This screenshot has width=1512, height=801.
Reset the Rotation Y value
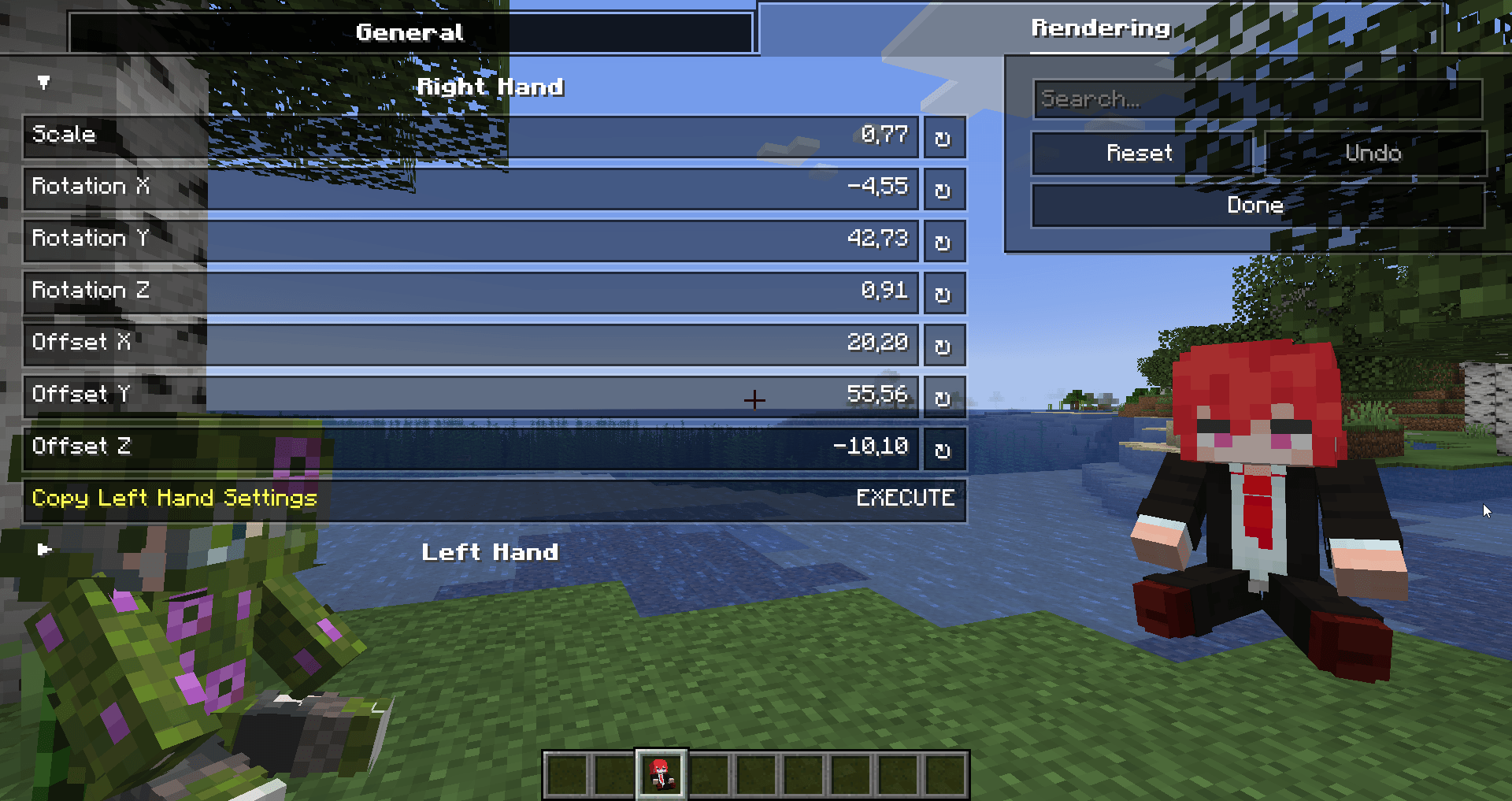point(943,241)
